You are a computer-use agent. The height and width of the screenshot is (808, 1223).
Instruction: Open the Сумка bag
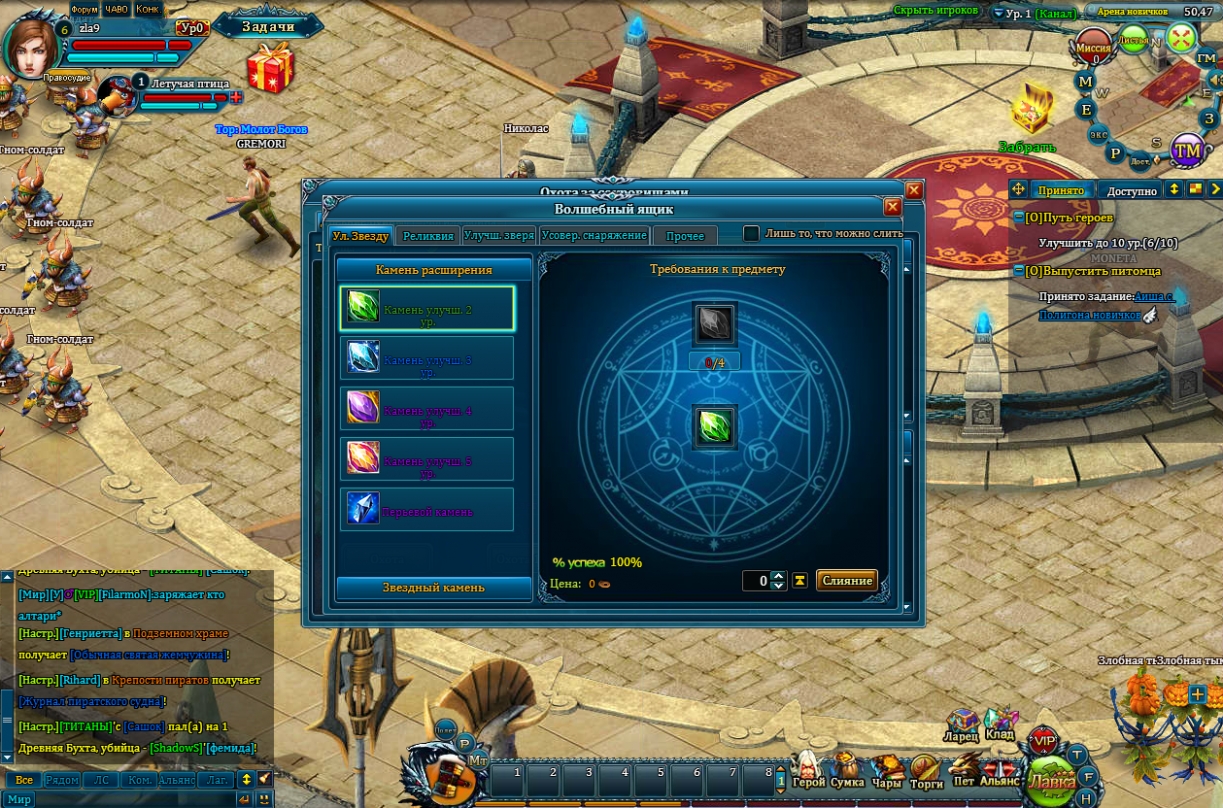[x=847, y=771]
